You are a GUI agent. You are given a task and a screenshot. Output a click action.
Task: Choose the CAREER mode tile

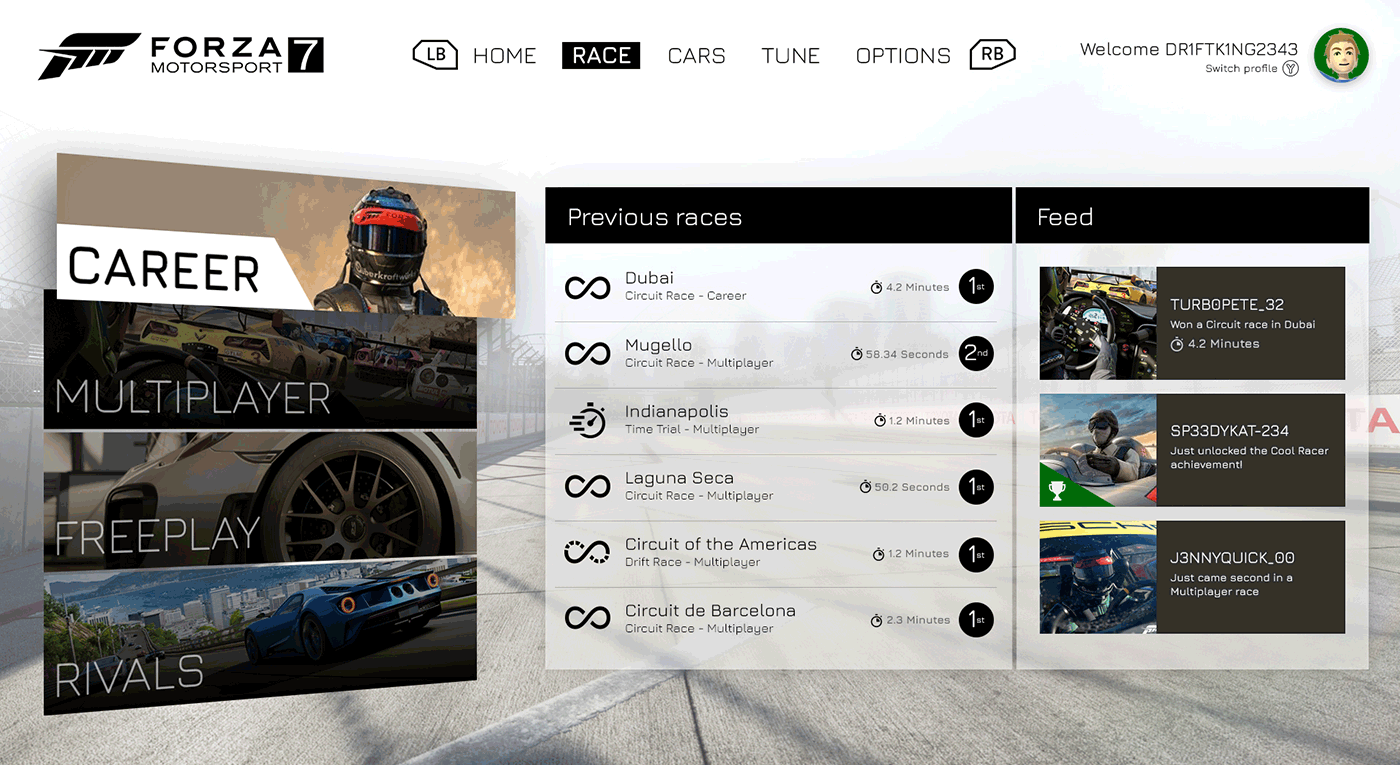coord(285,240)
